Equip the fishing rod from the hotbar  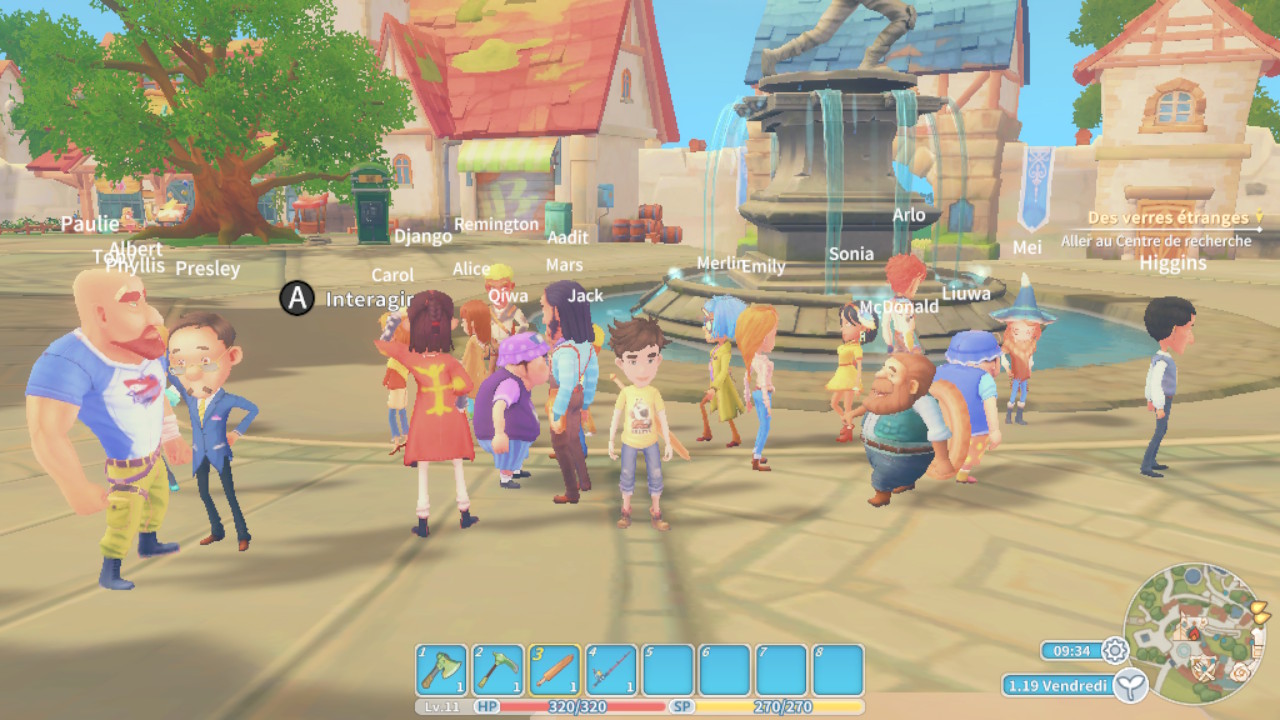[610, 670]
